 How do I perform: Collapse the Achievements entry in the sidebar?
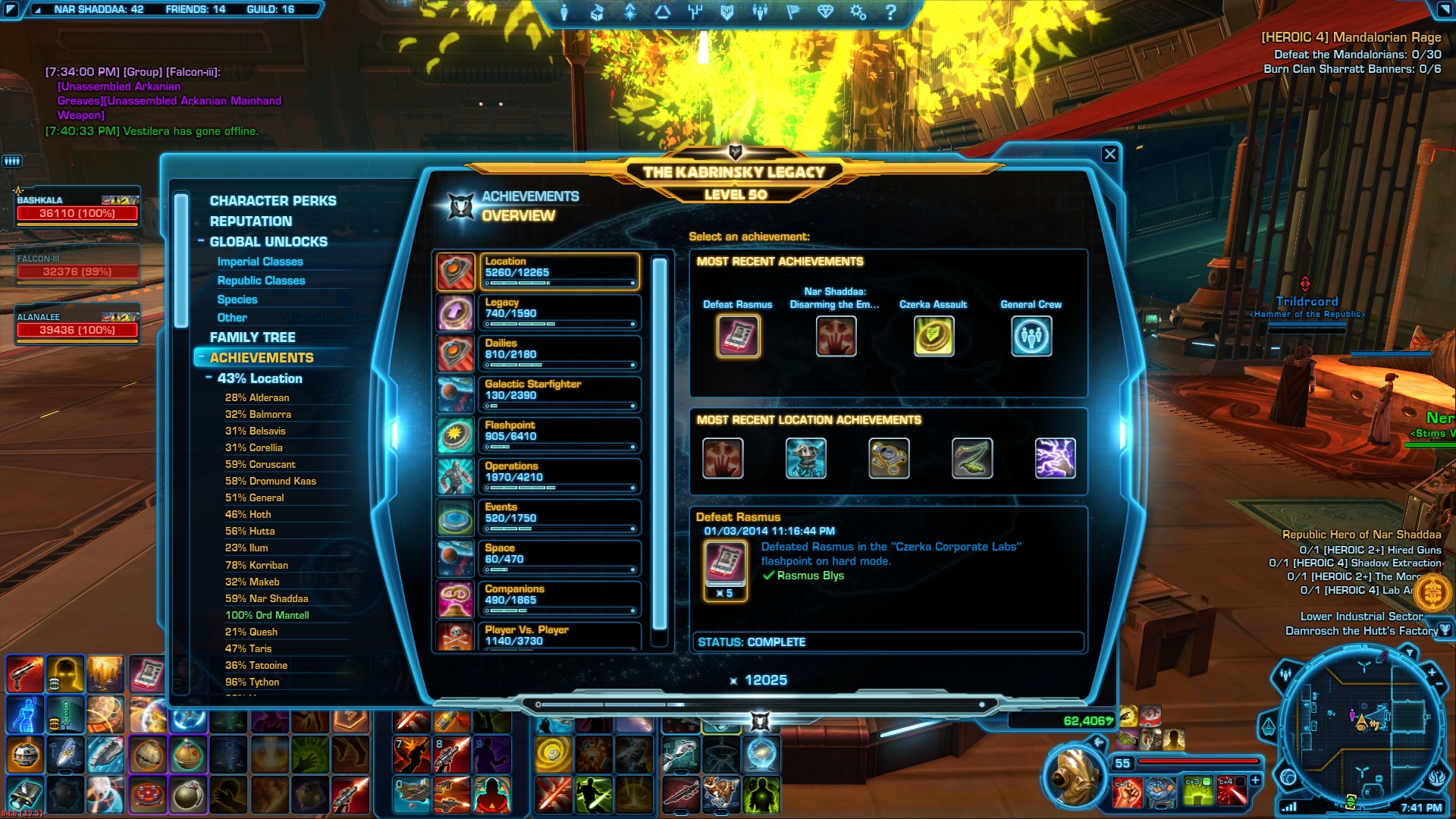pyautogui.click(x=201, y=357)
